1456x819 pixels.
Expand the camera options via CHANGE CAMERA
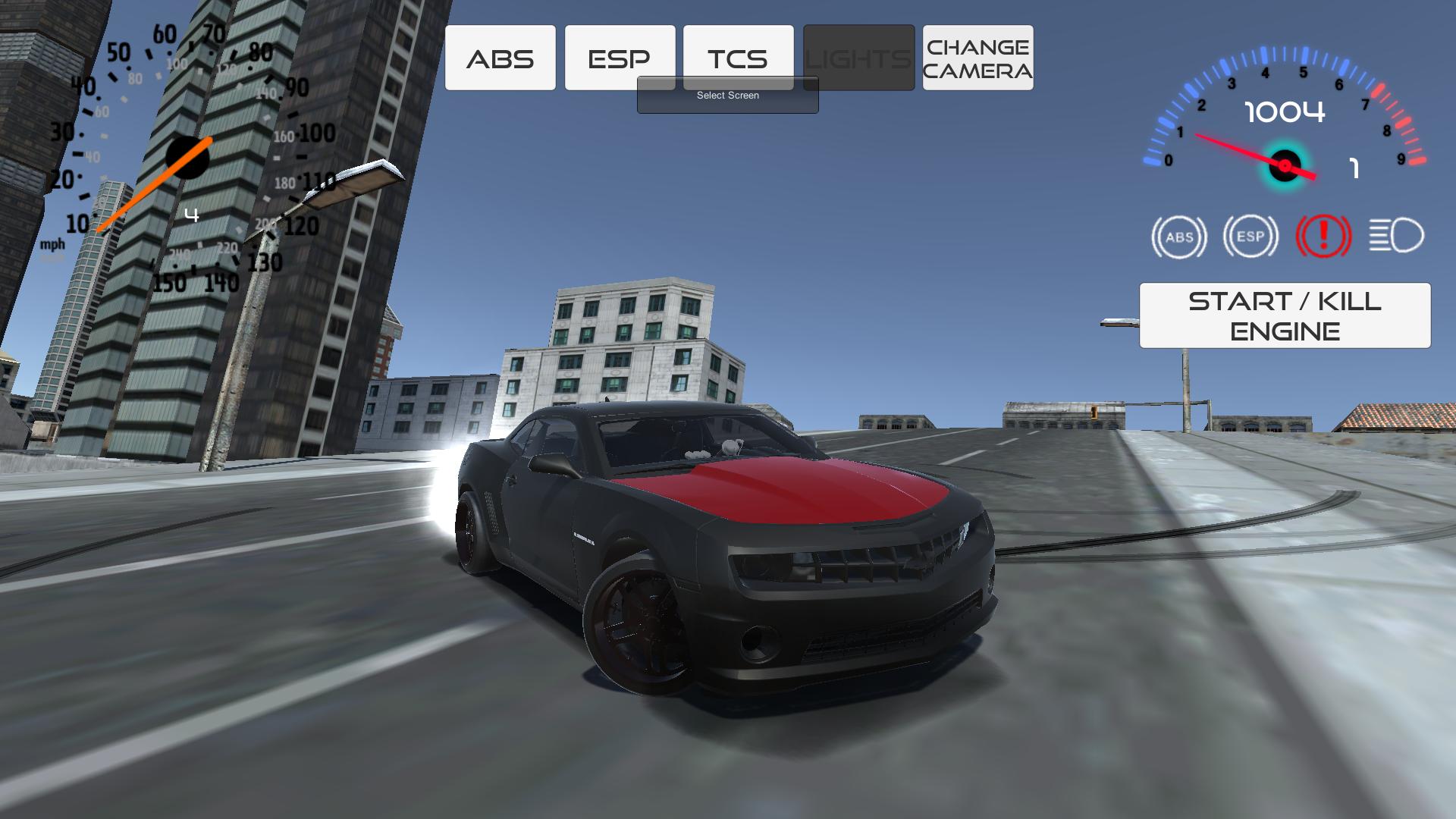(x=977, y=57)
